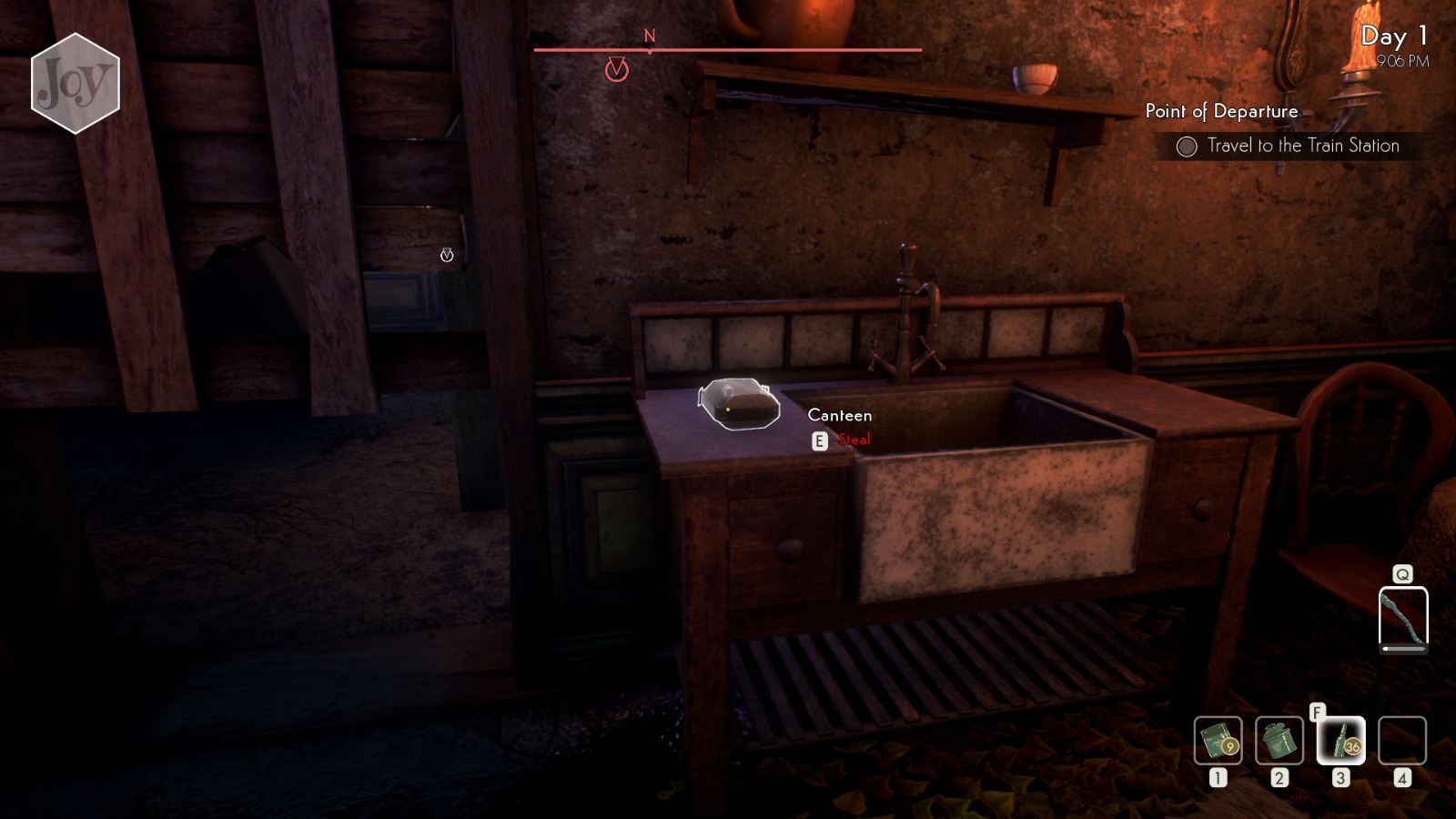
Task: Click the Travel to the Train Station objective text
Action: 1303,146
